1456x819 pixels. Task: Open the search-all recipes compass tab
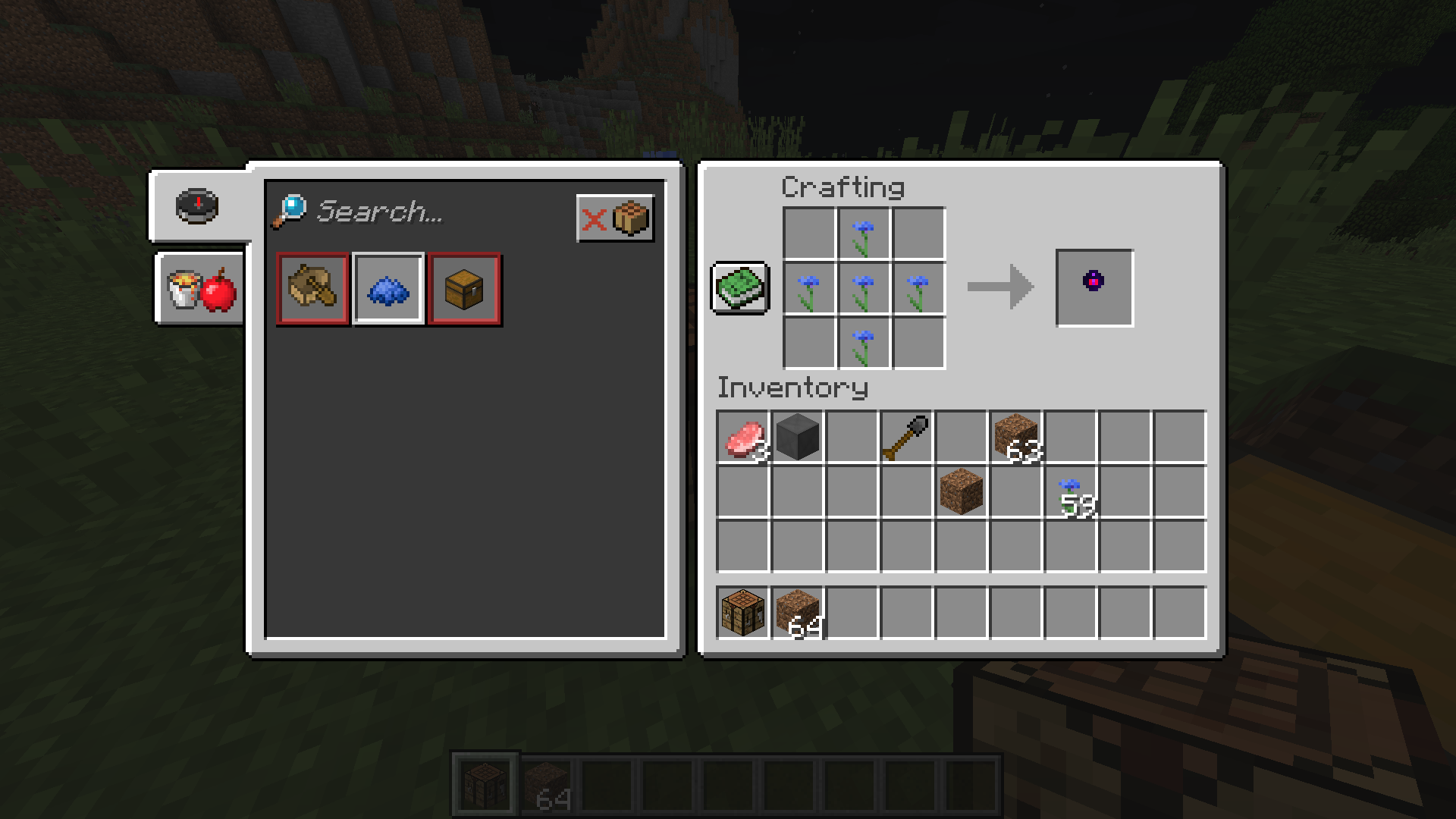tap(197, 210)
